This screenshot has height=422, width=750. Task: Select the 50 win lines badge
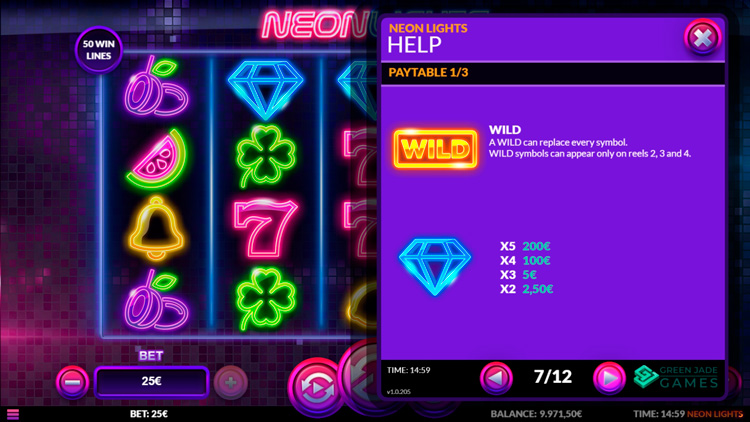98,50
